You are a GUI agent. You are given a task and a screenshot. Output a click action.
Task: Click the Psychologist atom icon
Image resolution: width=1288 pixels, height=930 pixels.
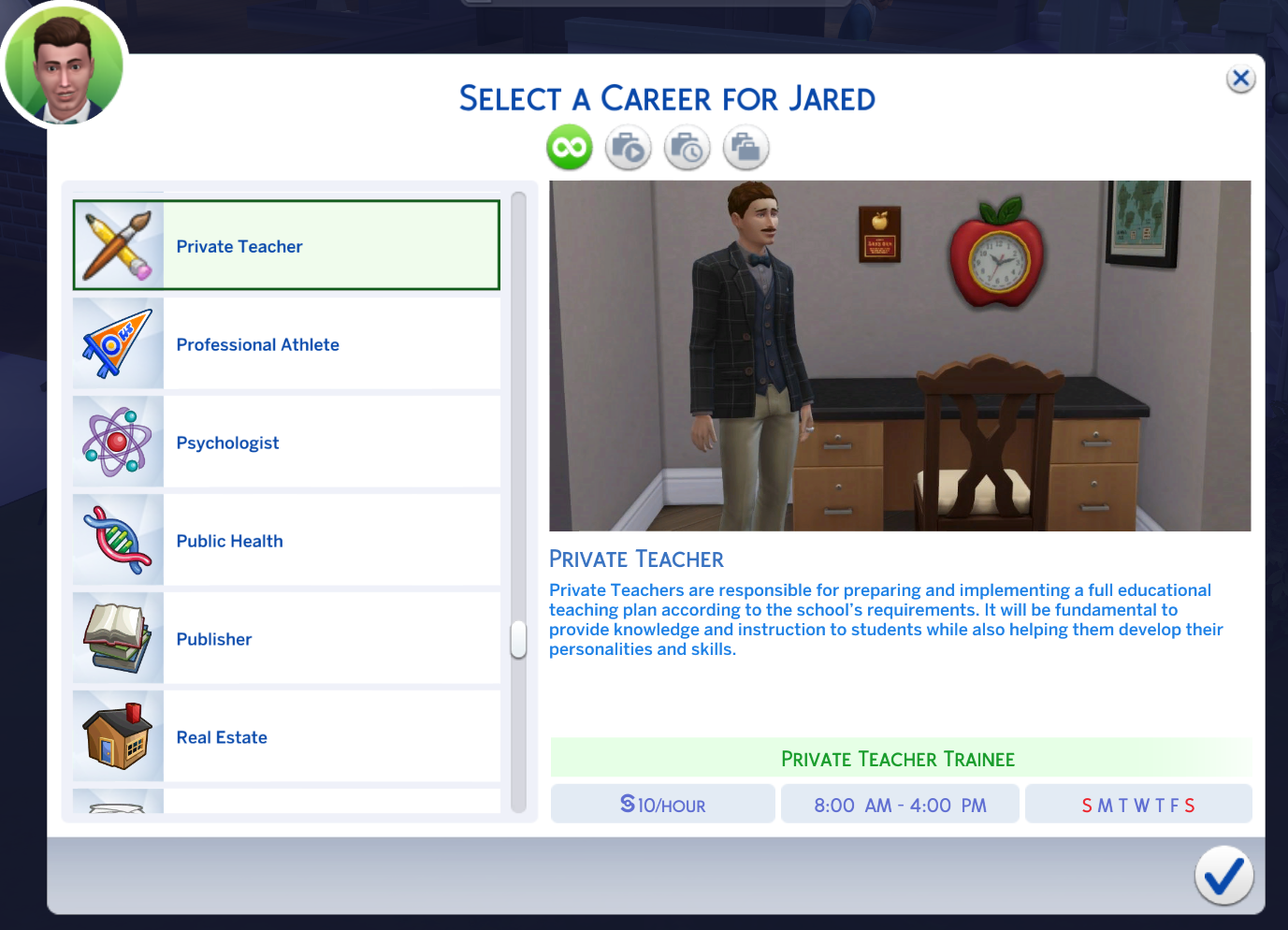118,442
